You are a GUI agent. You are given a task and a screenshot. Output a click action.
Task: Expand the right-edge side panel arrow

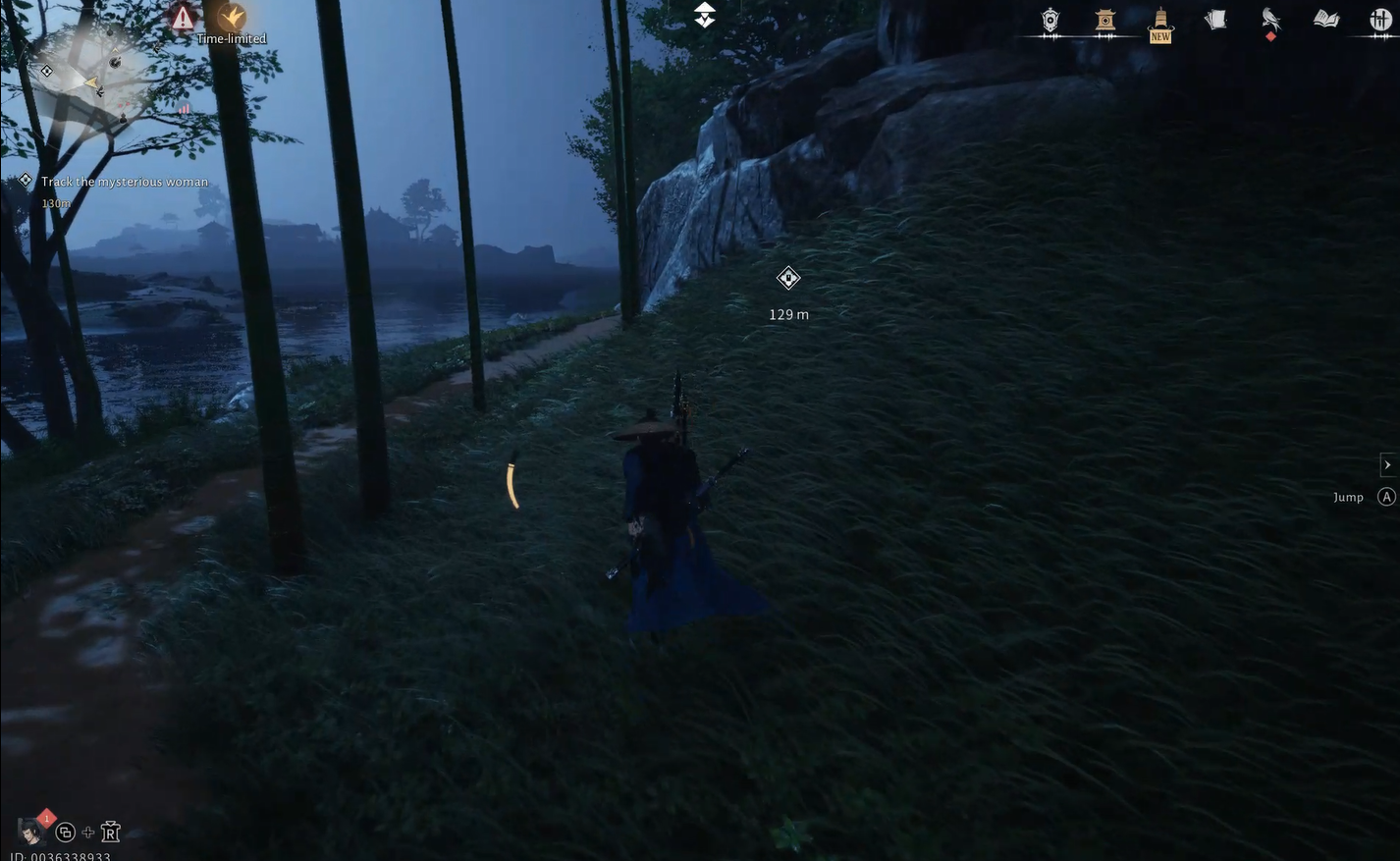click(1387, 462)
